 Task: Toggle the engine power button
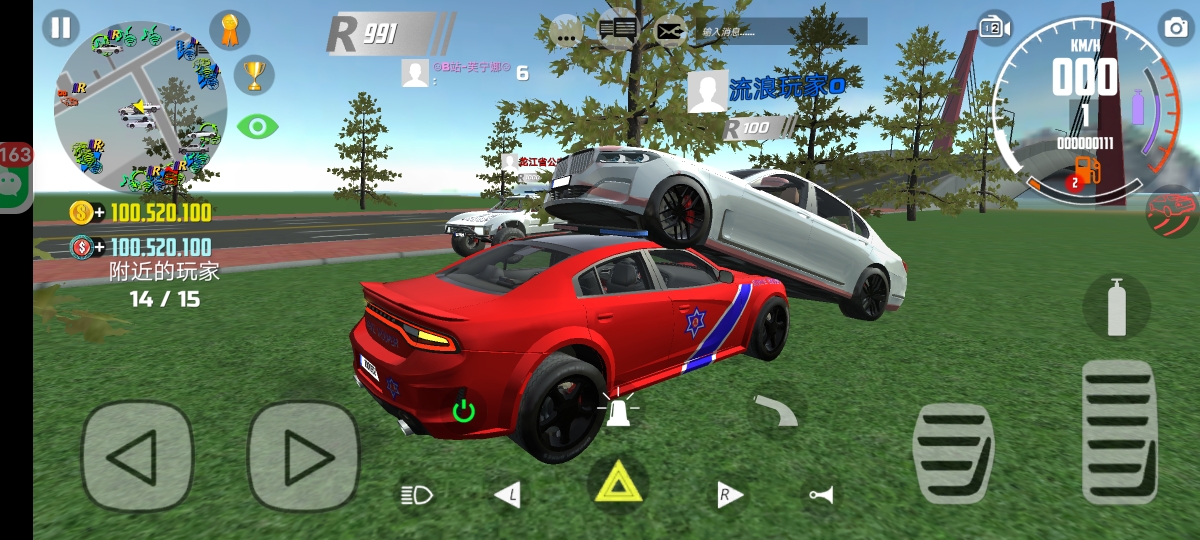463,409
